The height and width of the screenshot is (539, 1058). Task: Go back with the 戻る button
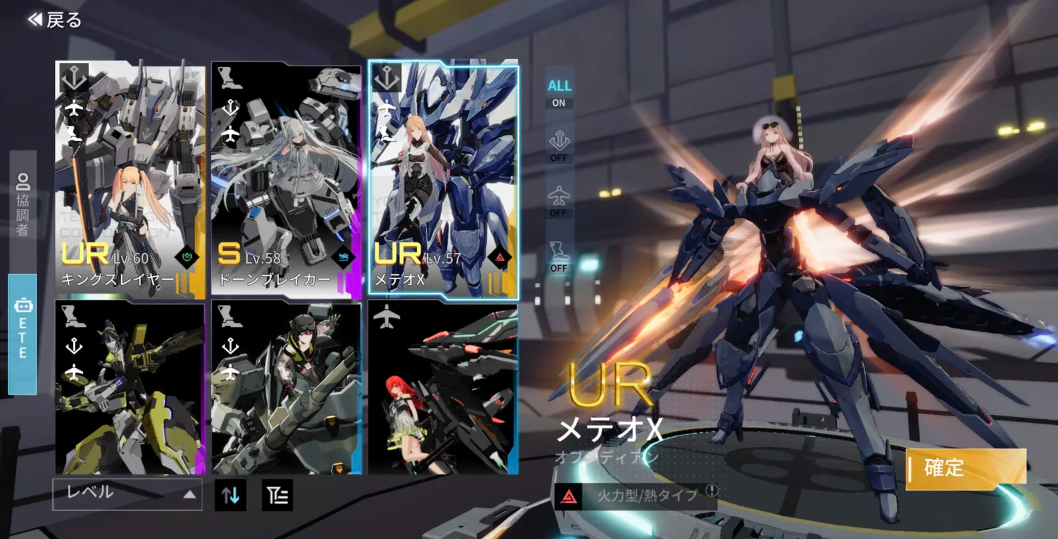pyautogui.click(x=55, y=20)
